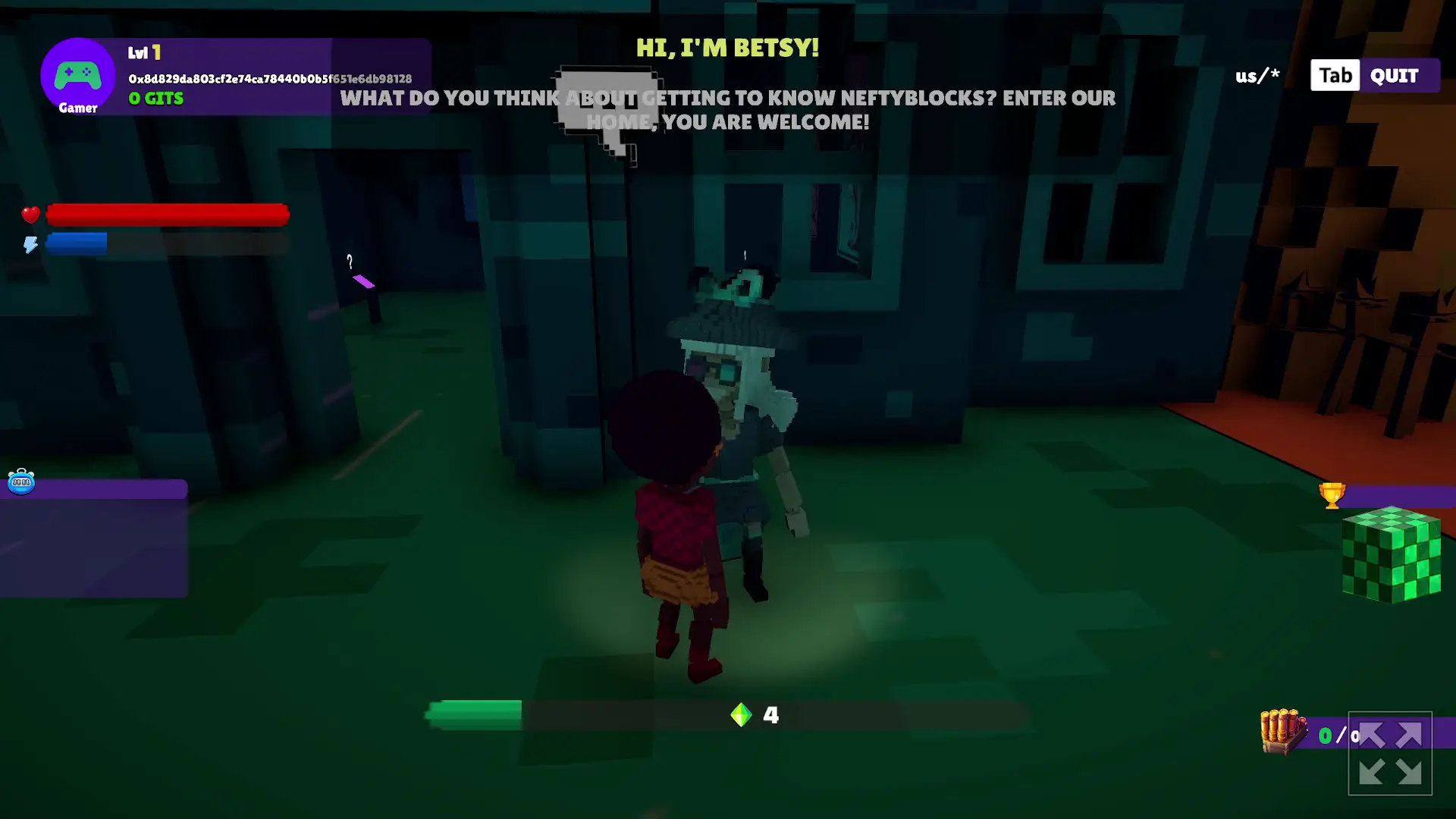Click the golden trophy achievements icon
The height and width of the screenshot is (819, 1456).
1333,495
